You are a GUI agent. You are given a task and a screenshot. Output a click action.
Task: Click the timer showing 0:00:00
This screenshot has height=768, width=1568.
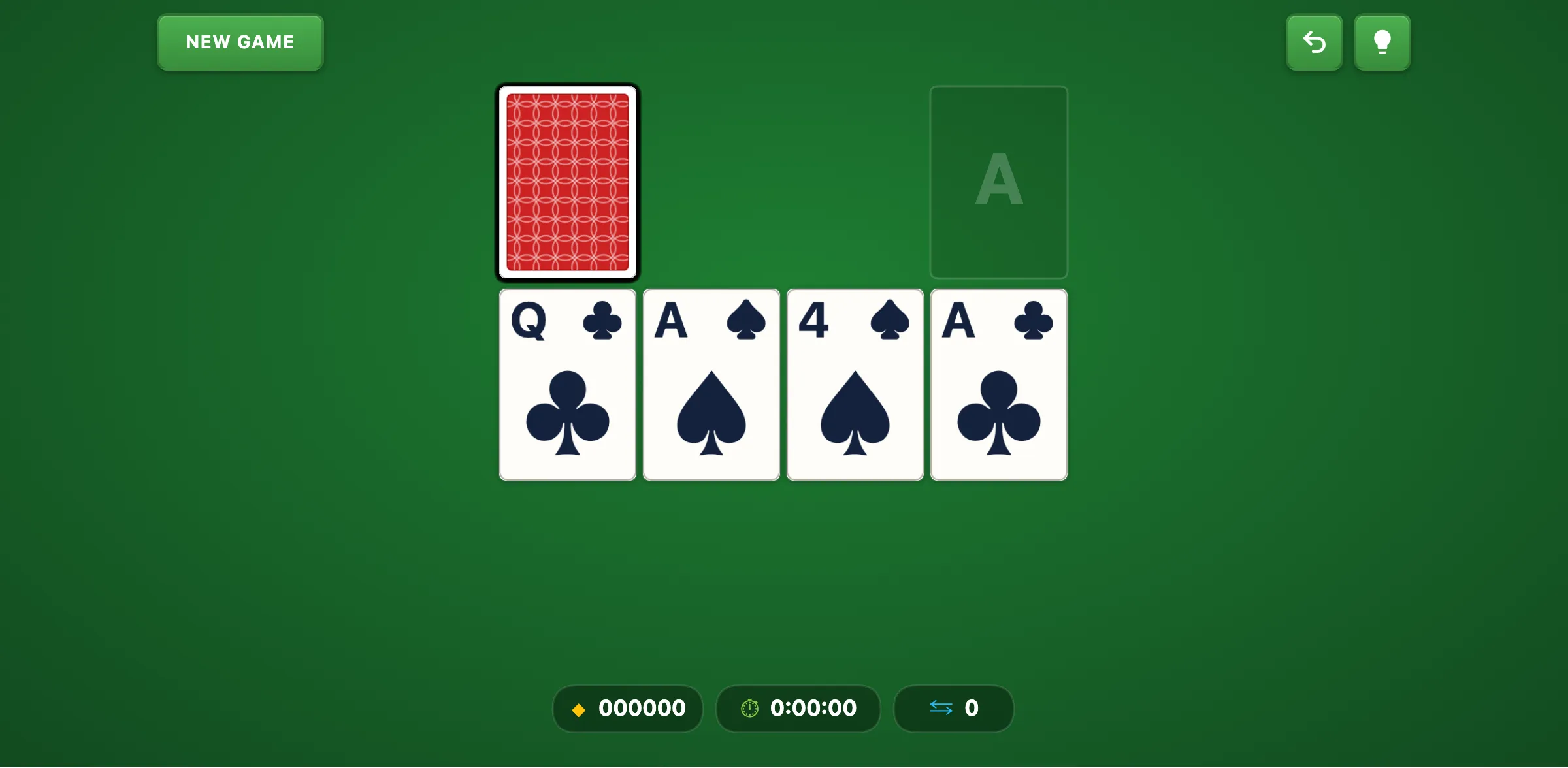(813, 709)
